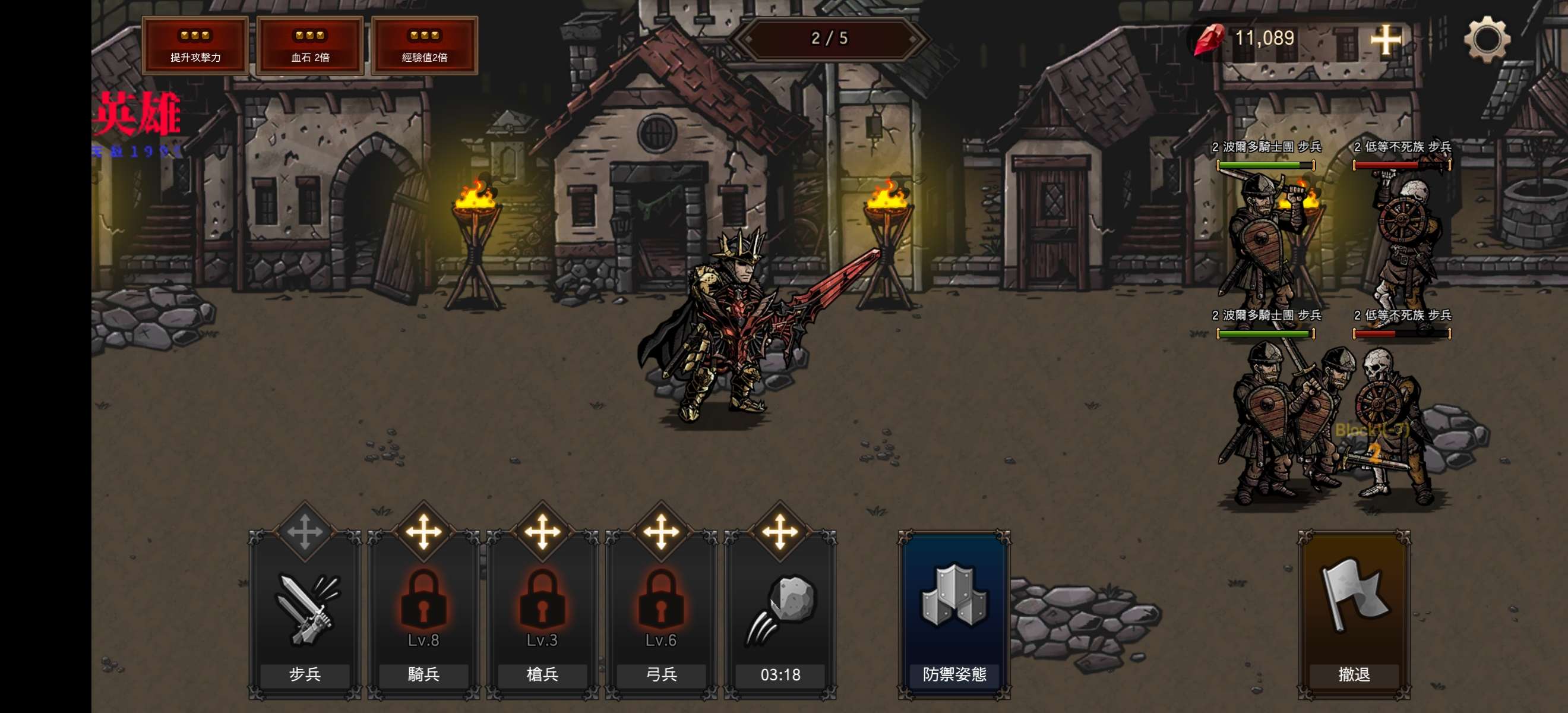
Task: Open the gear settings menu
Action: [x=1487, y=39]
